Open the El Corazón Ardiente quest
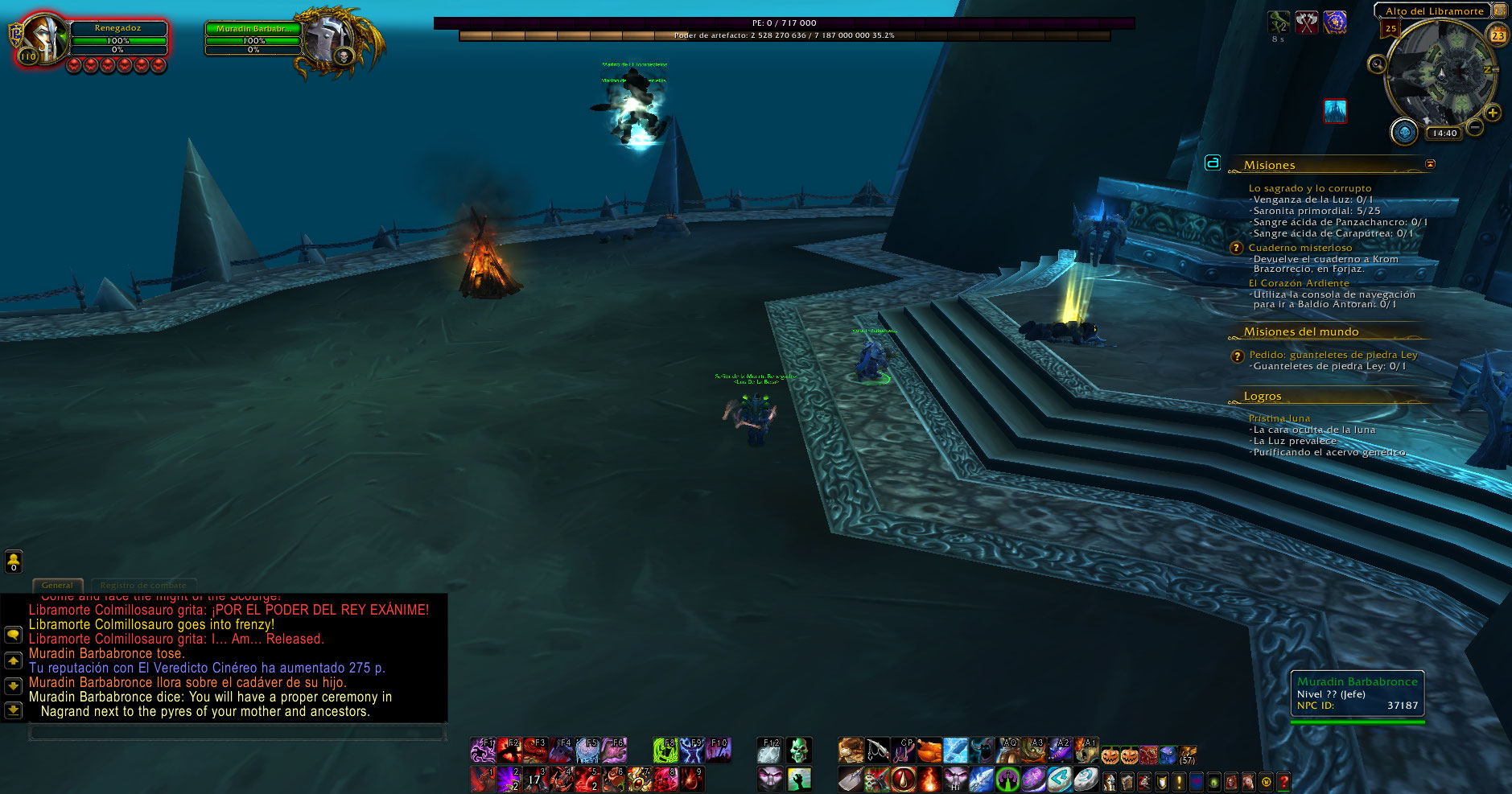1512x794 pixels. (1299, 283)
